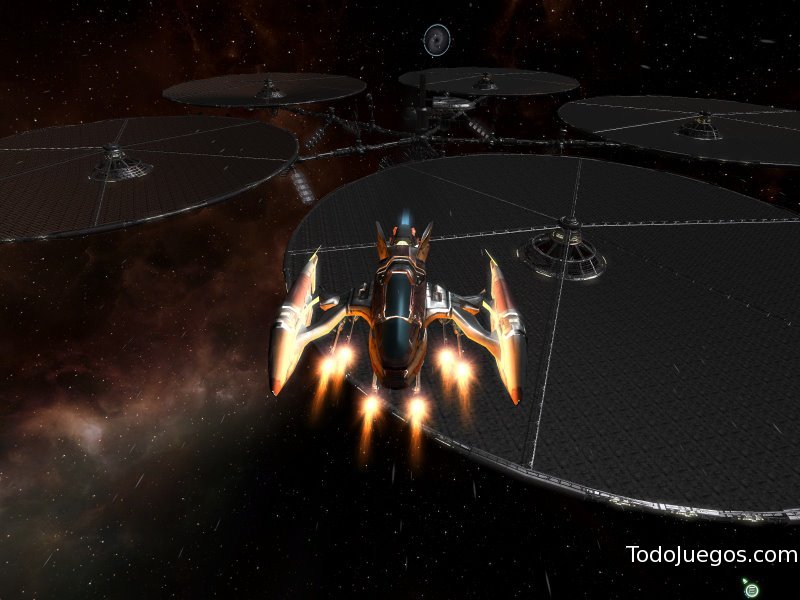Click the green circular icon
Viewport: 800px width, 600px height.
point(752,590)
